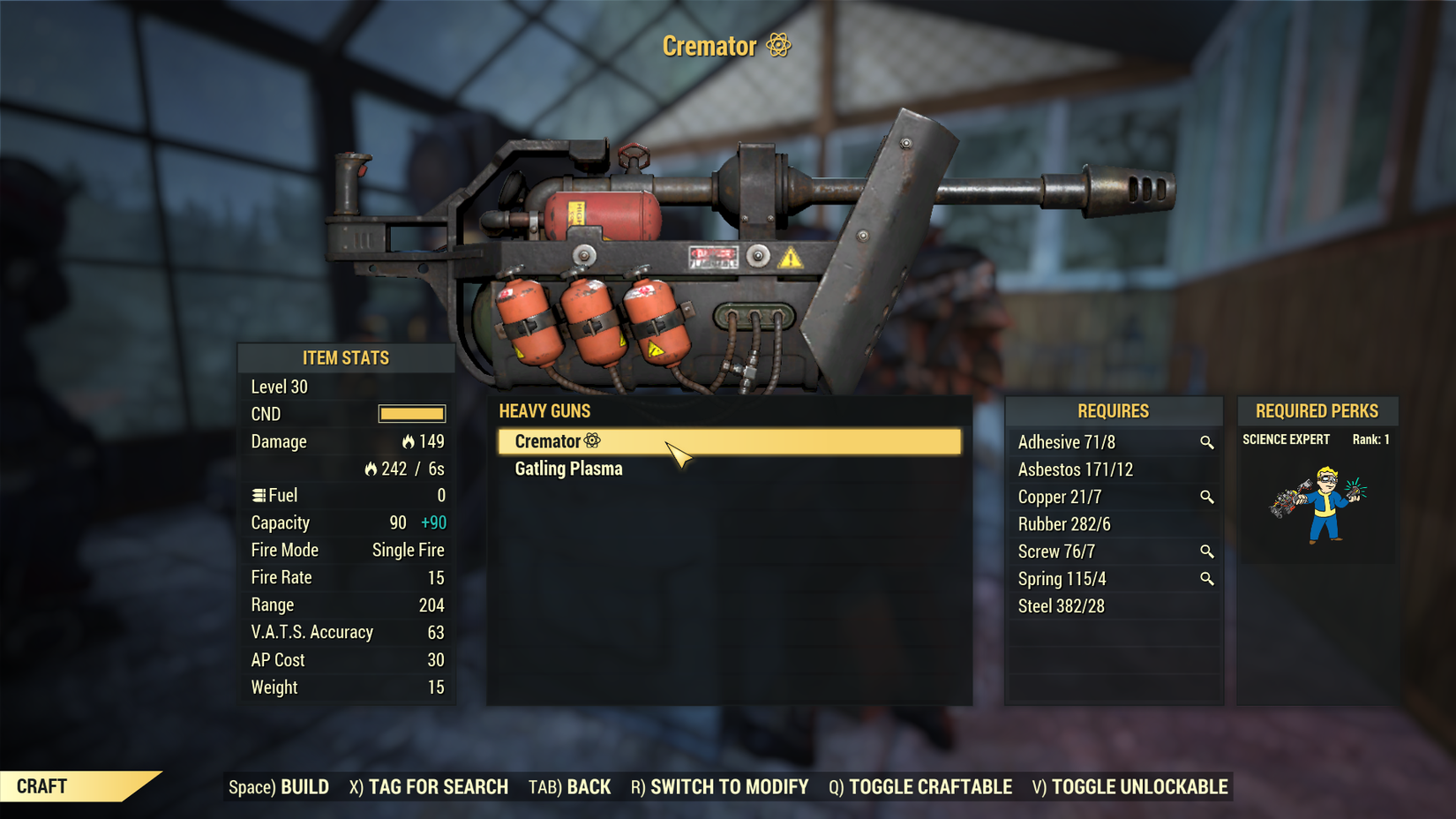Click the CND condition bar

click(x=411, y=414)
